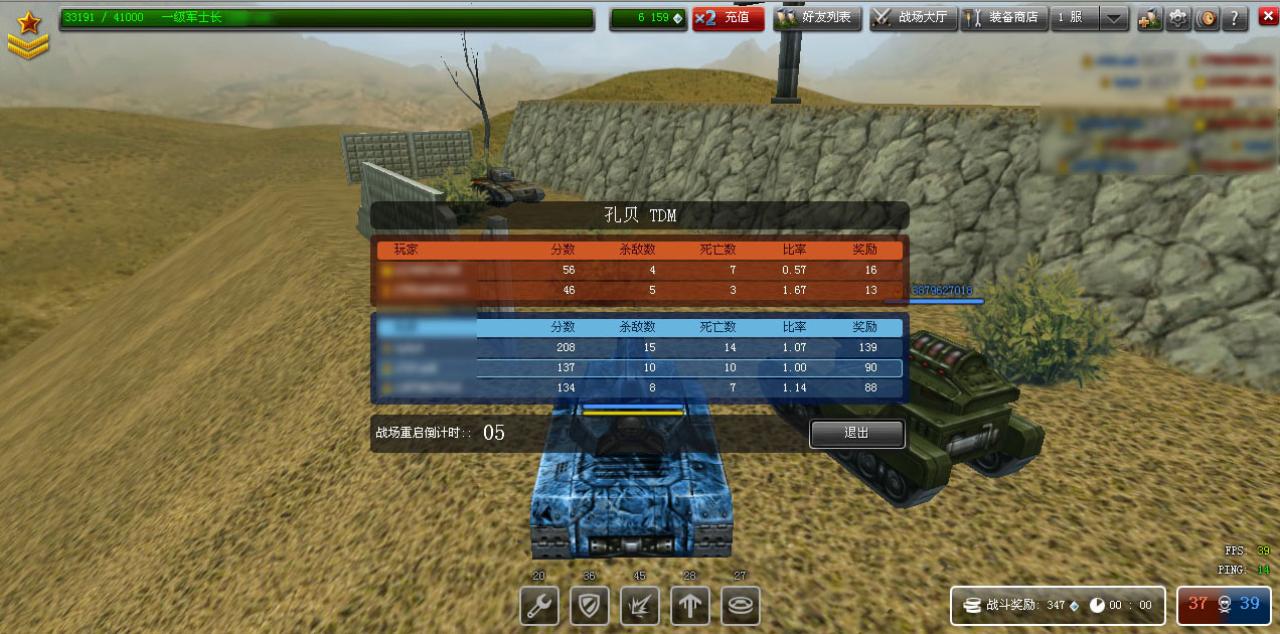Open the 好友列表 friends list
The height and width of the screenshot is (634, 1280).
point(818,18)
